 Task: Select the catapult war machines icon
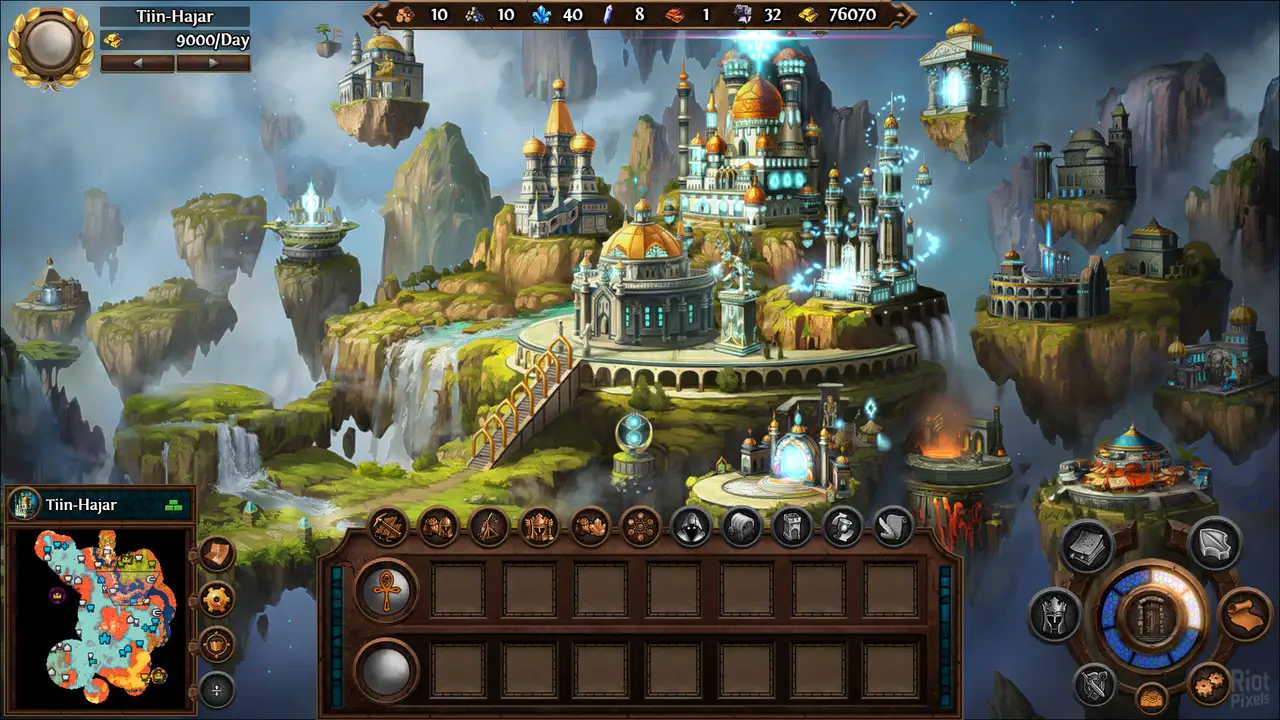click(x=489, y=526)
